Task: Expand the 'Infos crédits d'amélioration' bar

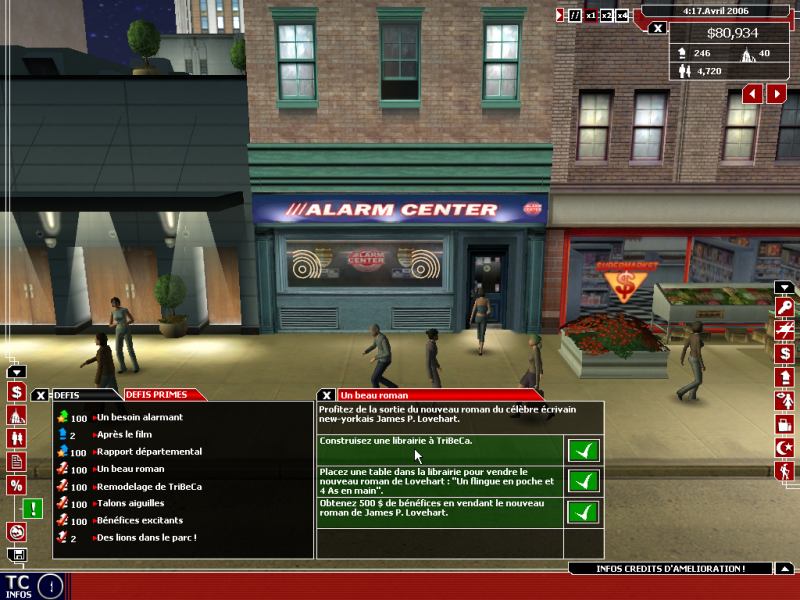Action: (x=672, y=569)
